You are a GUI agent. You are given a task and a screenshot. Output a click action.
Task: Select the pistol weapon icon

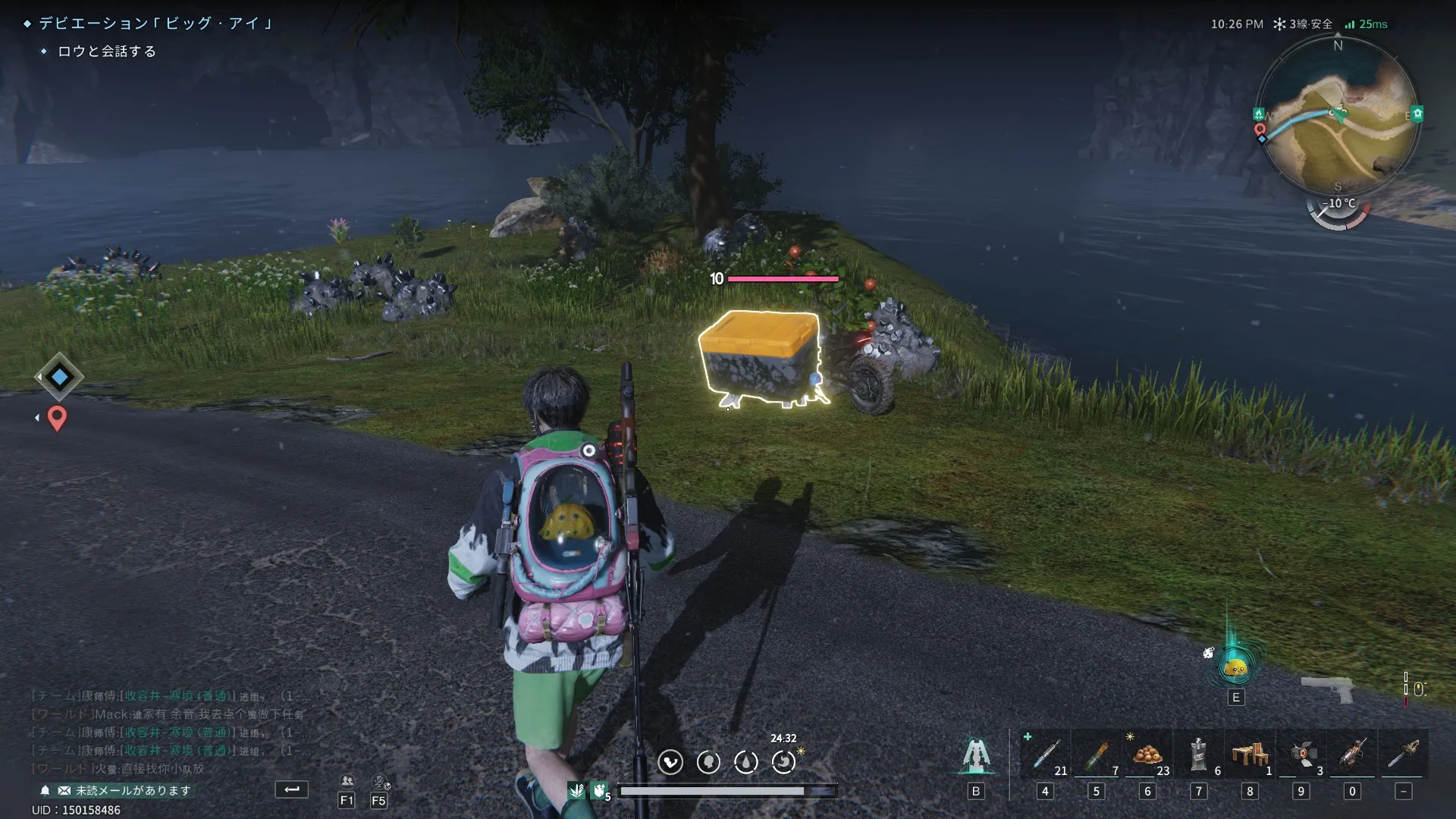1327,689
